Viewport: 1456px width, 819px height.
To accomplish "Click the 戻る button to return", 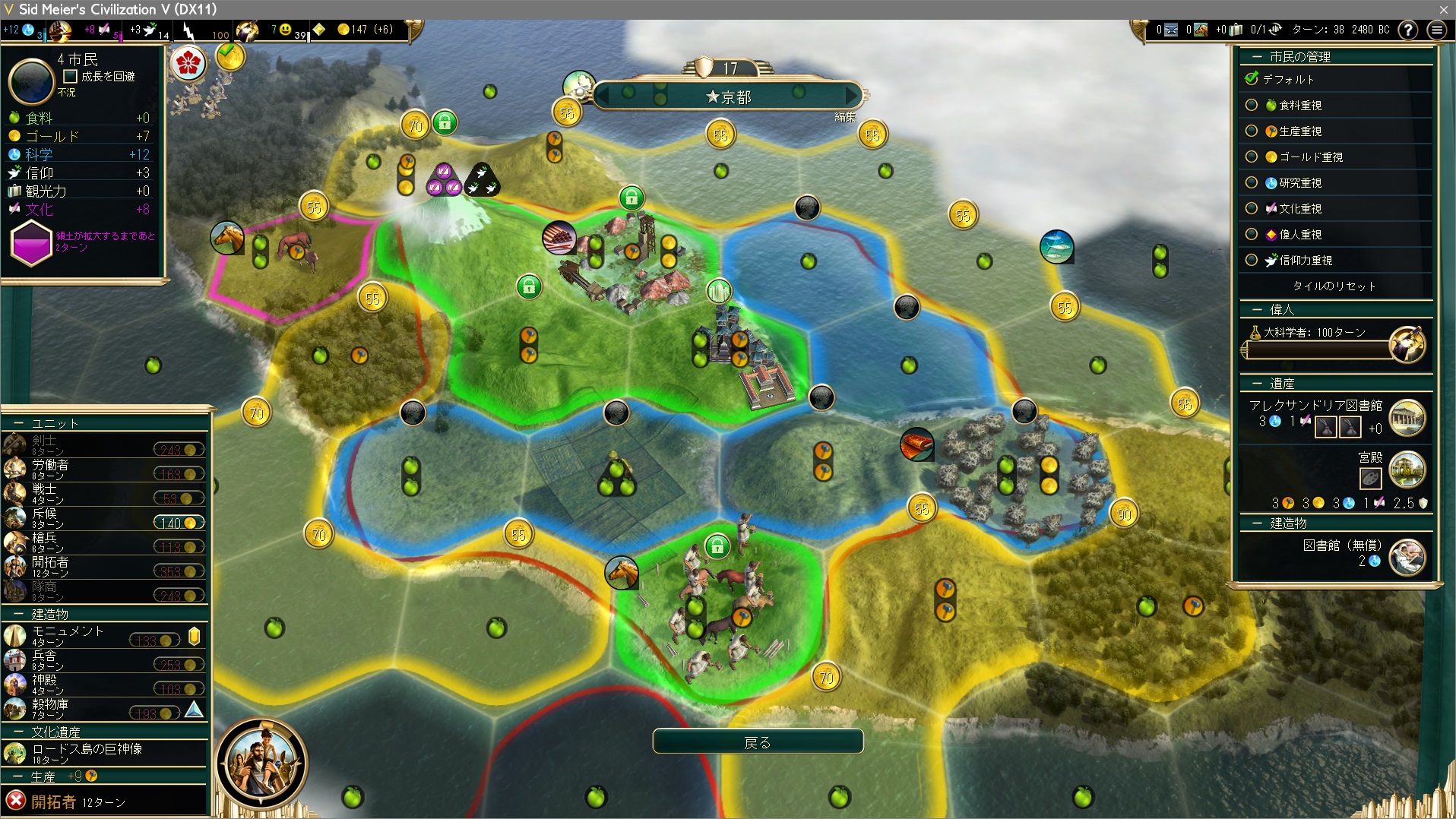I will pyautogui.click(x=757, y=742).
